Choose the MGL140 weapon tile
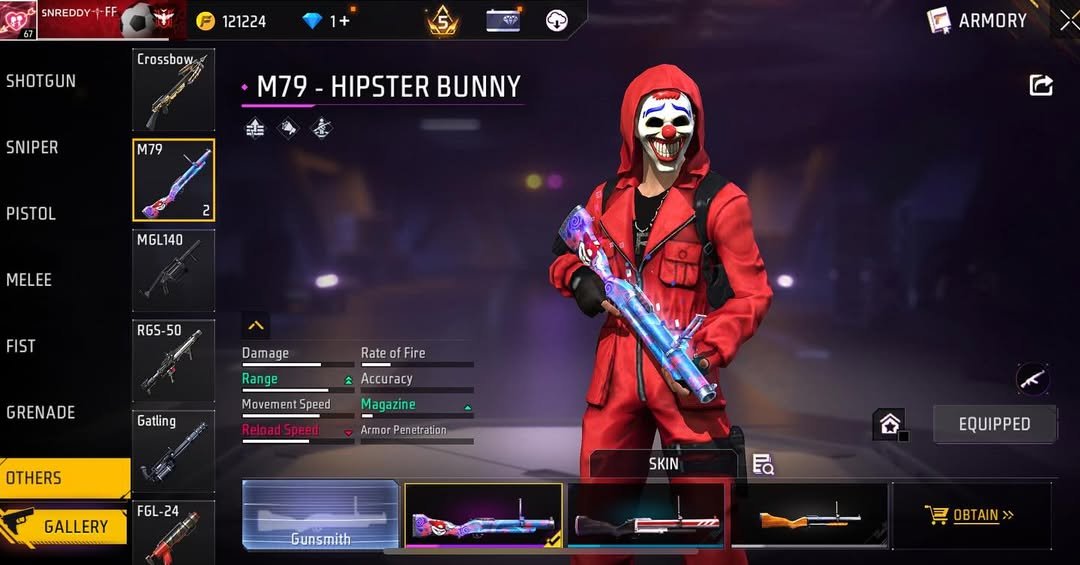The height and width of the screenshot is (565, 1080). click(173, 270)
